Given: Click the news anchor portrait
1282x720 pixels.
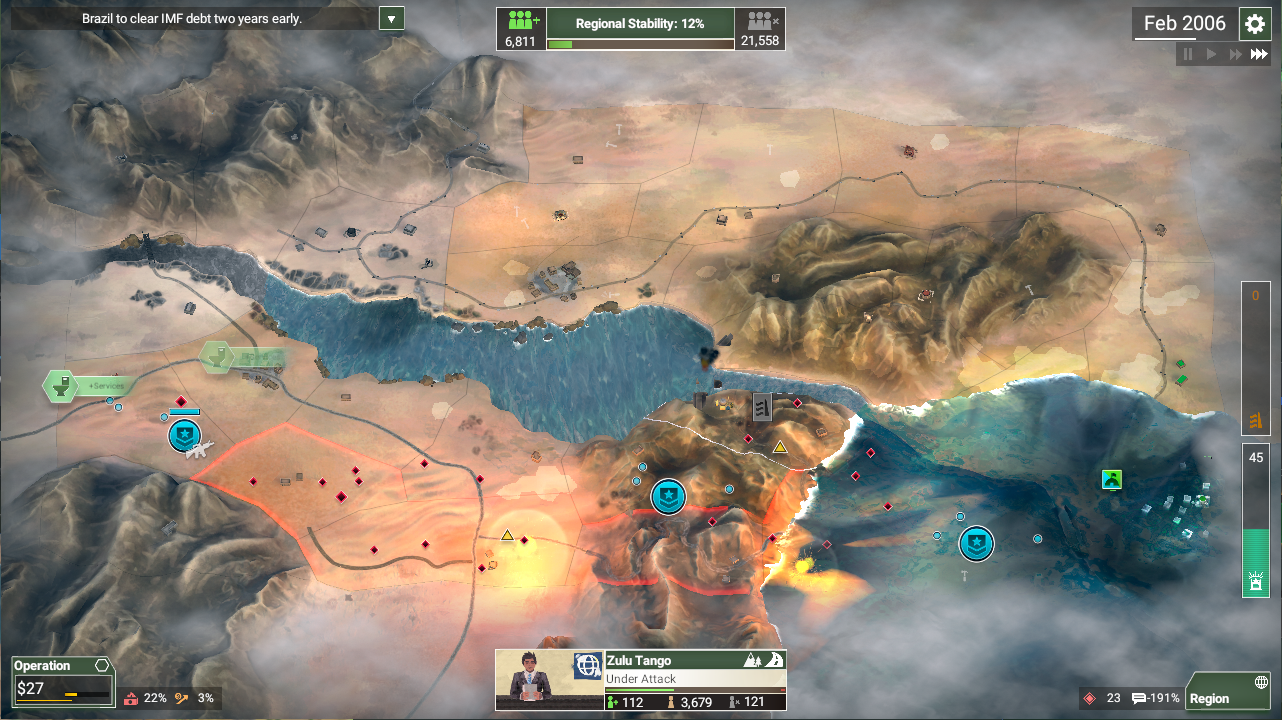Looking at the screenshot, I should [x=534, y=680].
